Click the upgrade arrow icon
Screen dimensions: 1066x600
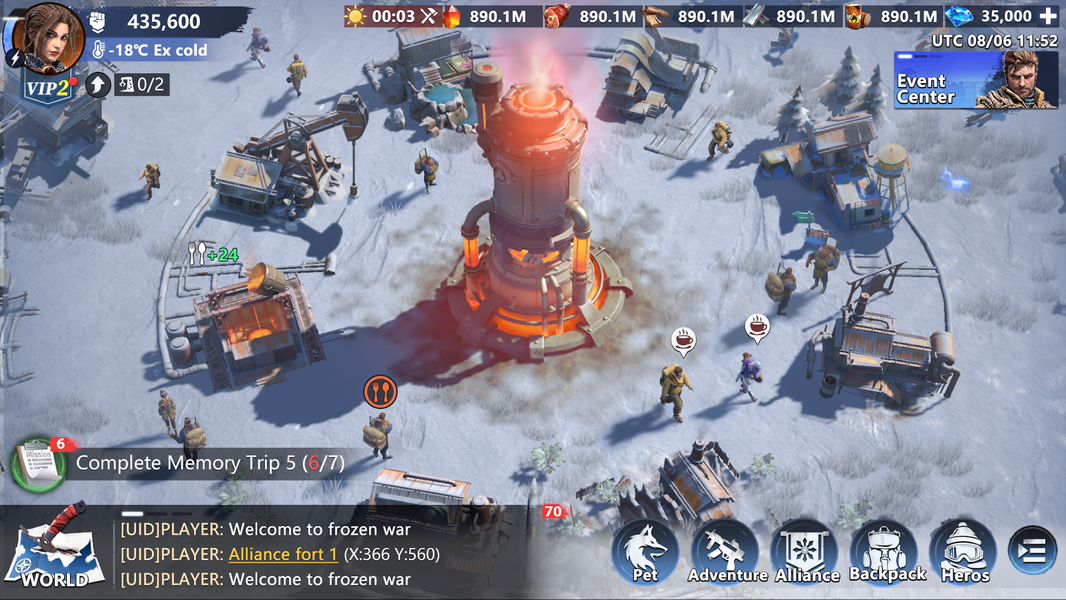tap(97, 84)
